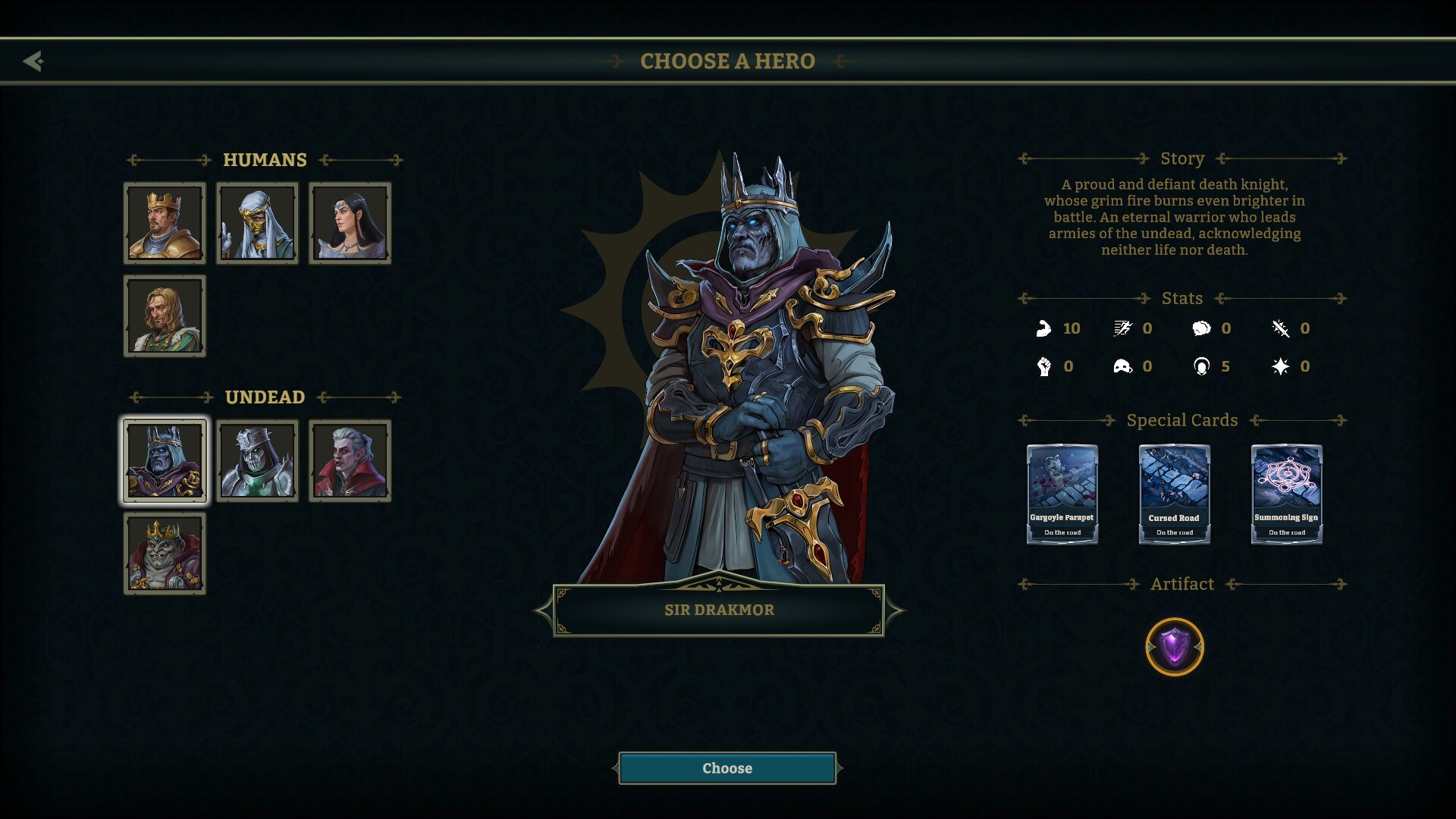Confirm hero with the Choose button
Screen dimensions: 1456x819
pyautogui.click(x=726, y=768)
